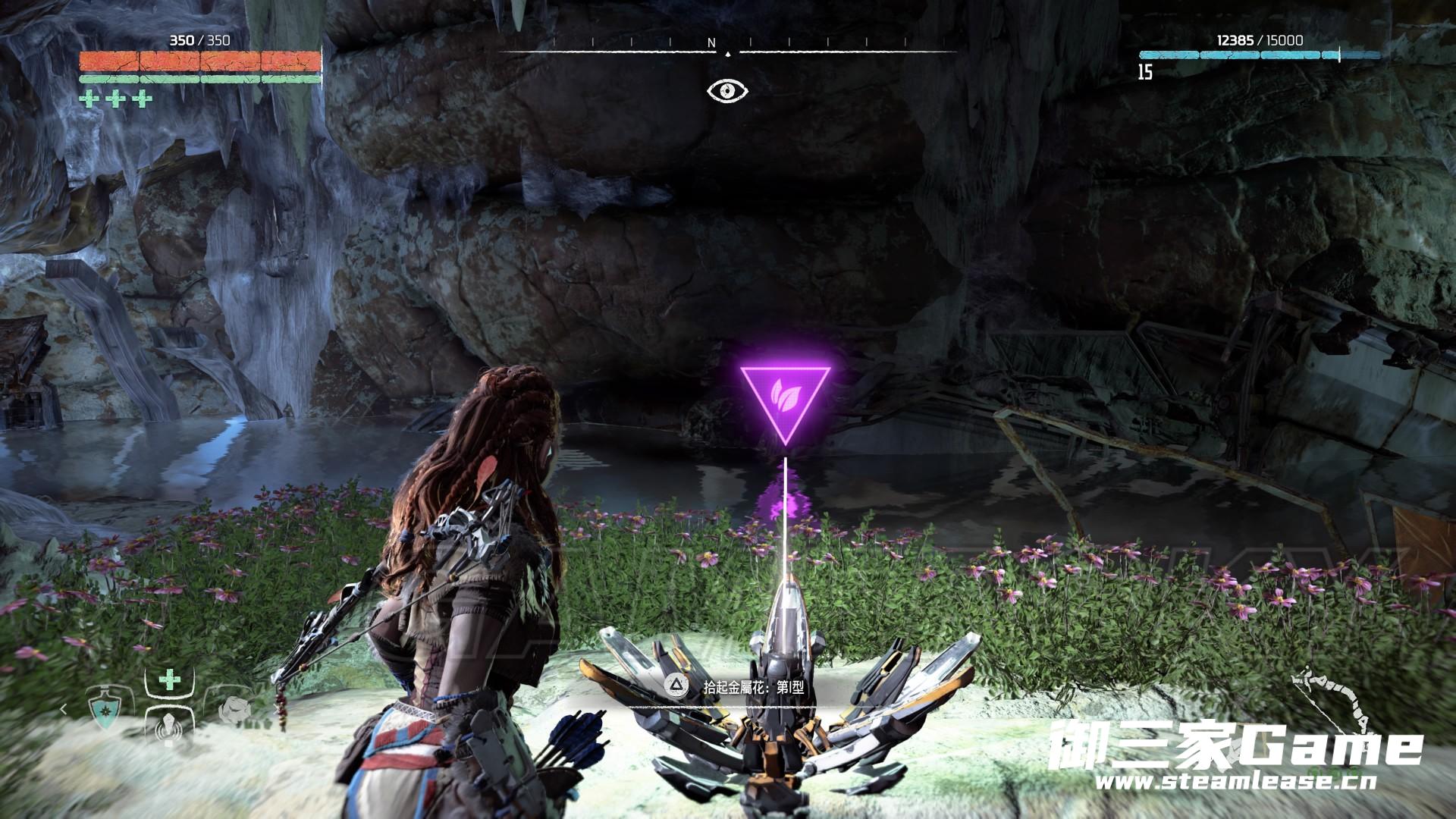Use the green cross medicine pouch
The width and height of the screenshot is (1456, 819).
coord(170,680)
